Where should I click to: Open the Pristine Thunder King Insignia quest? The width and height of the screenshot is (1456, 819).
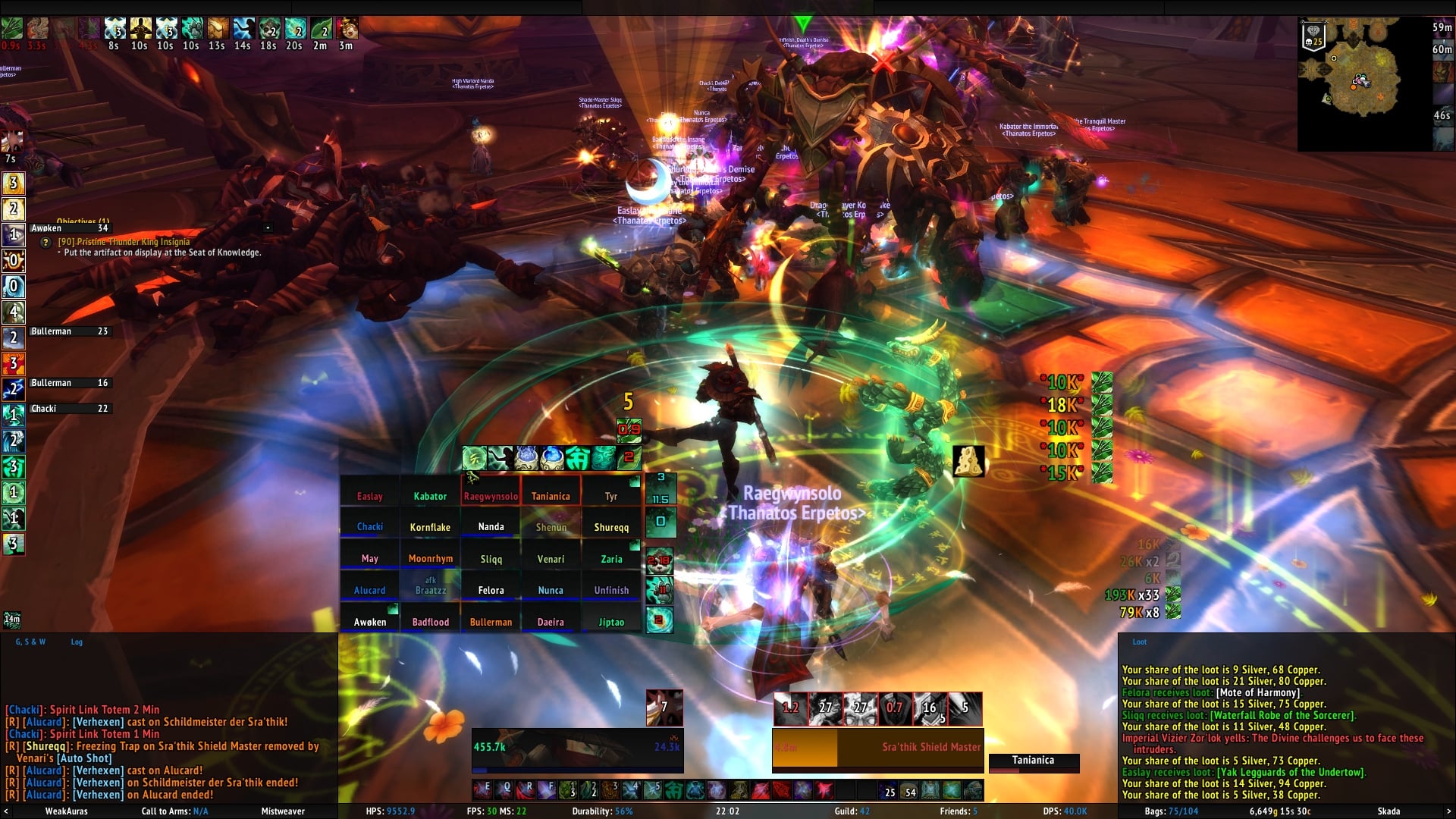click(x=124, y=242)
